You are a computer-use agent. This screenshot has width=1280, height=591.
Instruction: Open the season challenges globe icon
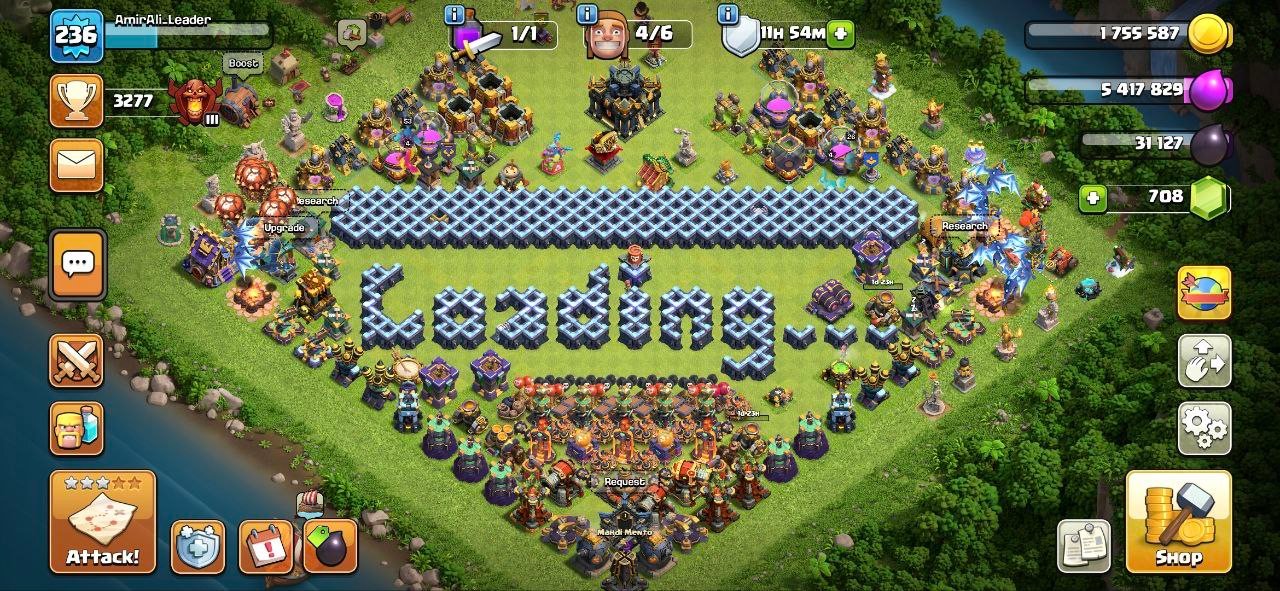tap(1204, 293)
